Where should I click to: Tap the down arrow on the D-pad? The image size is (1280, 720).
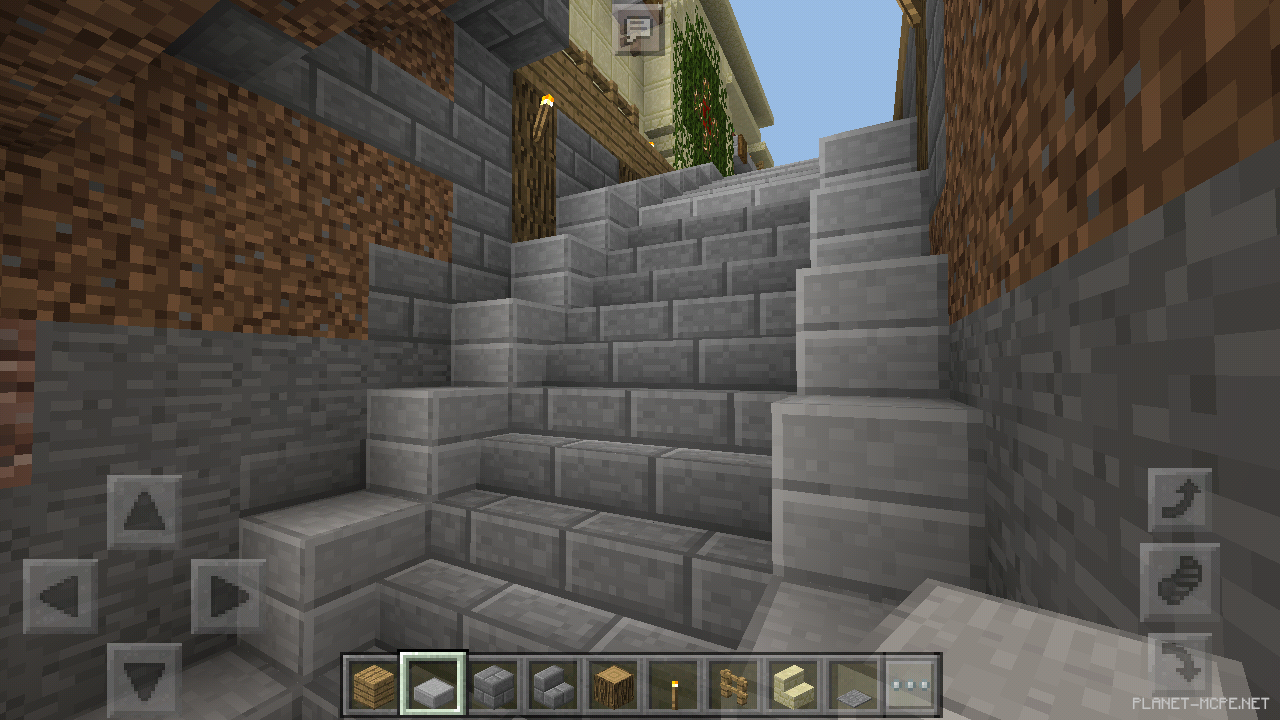[x=146, y=676]
